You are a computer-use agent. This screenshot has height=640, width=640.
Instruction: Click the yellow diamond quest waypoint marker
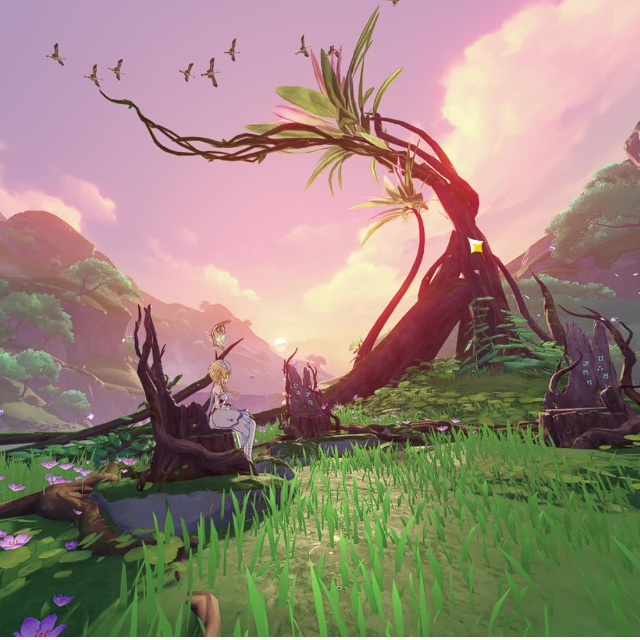[476, 245]
